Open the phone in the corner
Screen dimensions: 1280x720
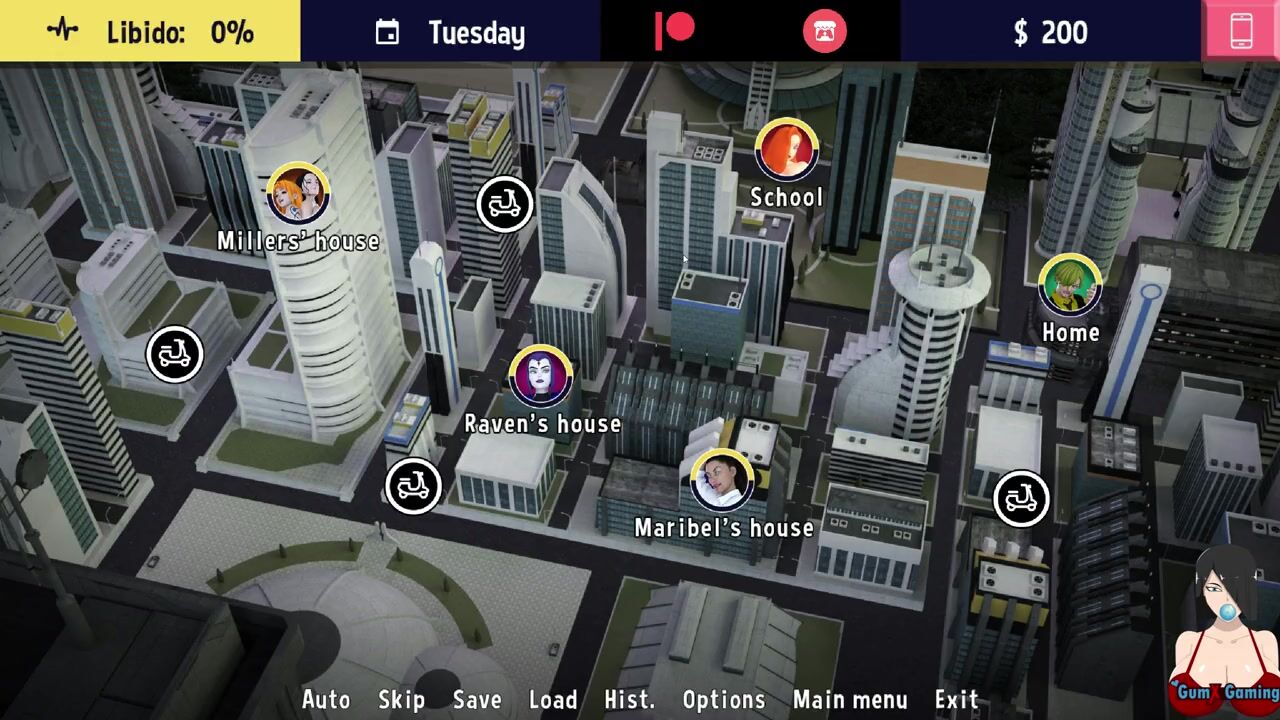[x=1241, y=31]
